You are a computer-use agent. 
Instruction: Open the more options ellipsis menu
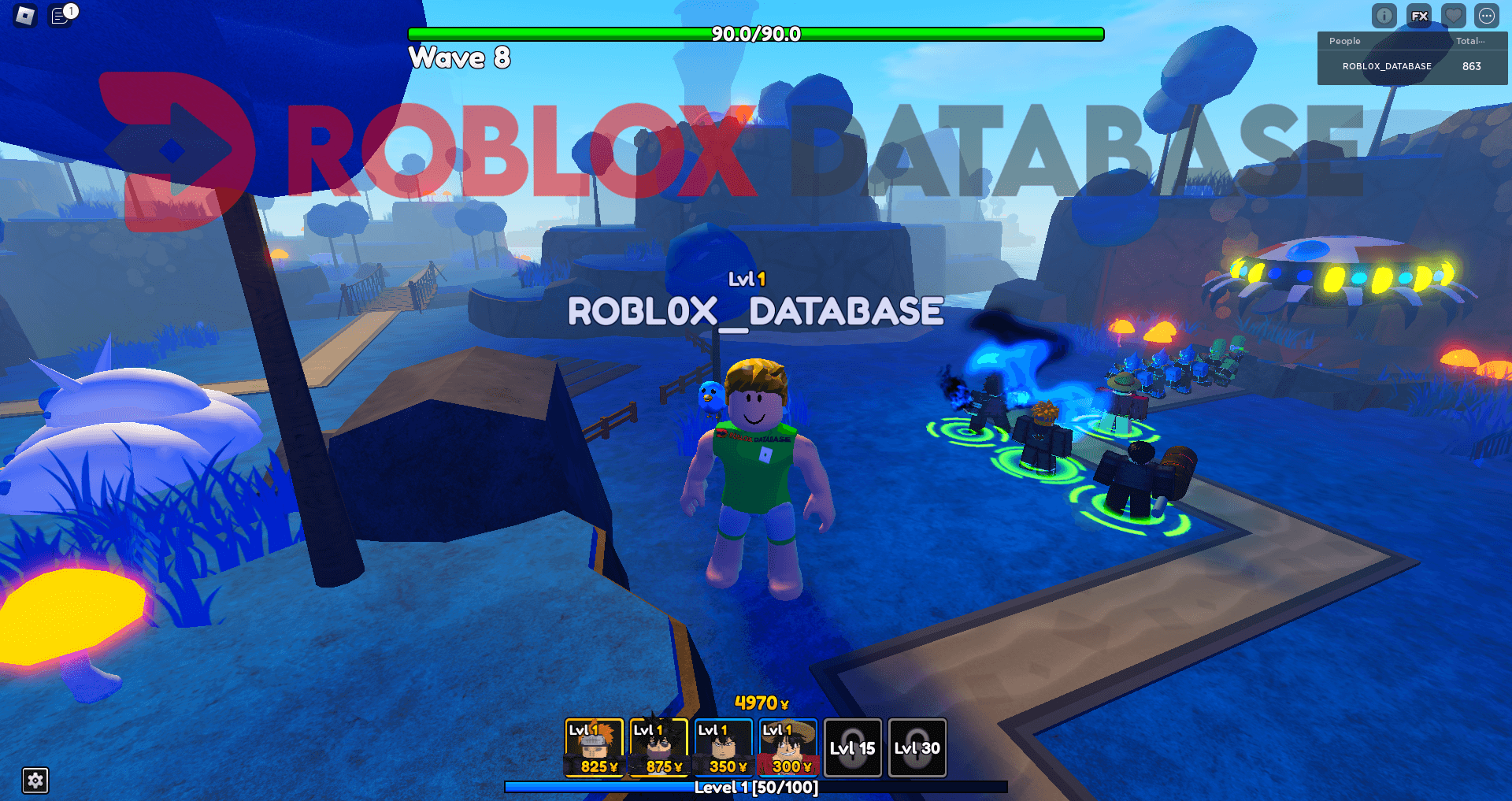click(x=1488, y=16)
